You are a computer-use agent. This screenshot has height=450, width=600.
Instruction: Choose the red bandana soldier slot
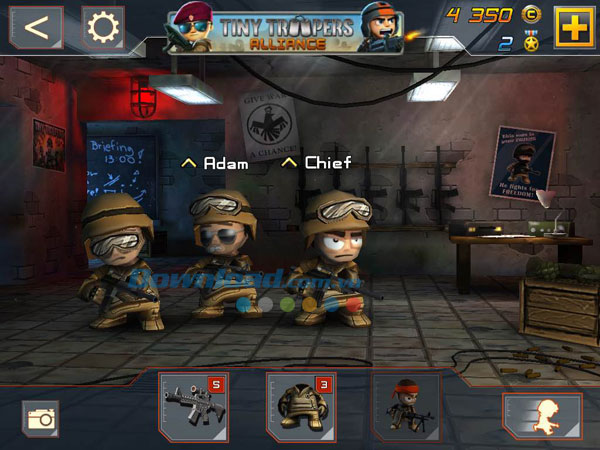(x=405, y=407)
